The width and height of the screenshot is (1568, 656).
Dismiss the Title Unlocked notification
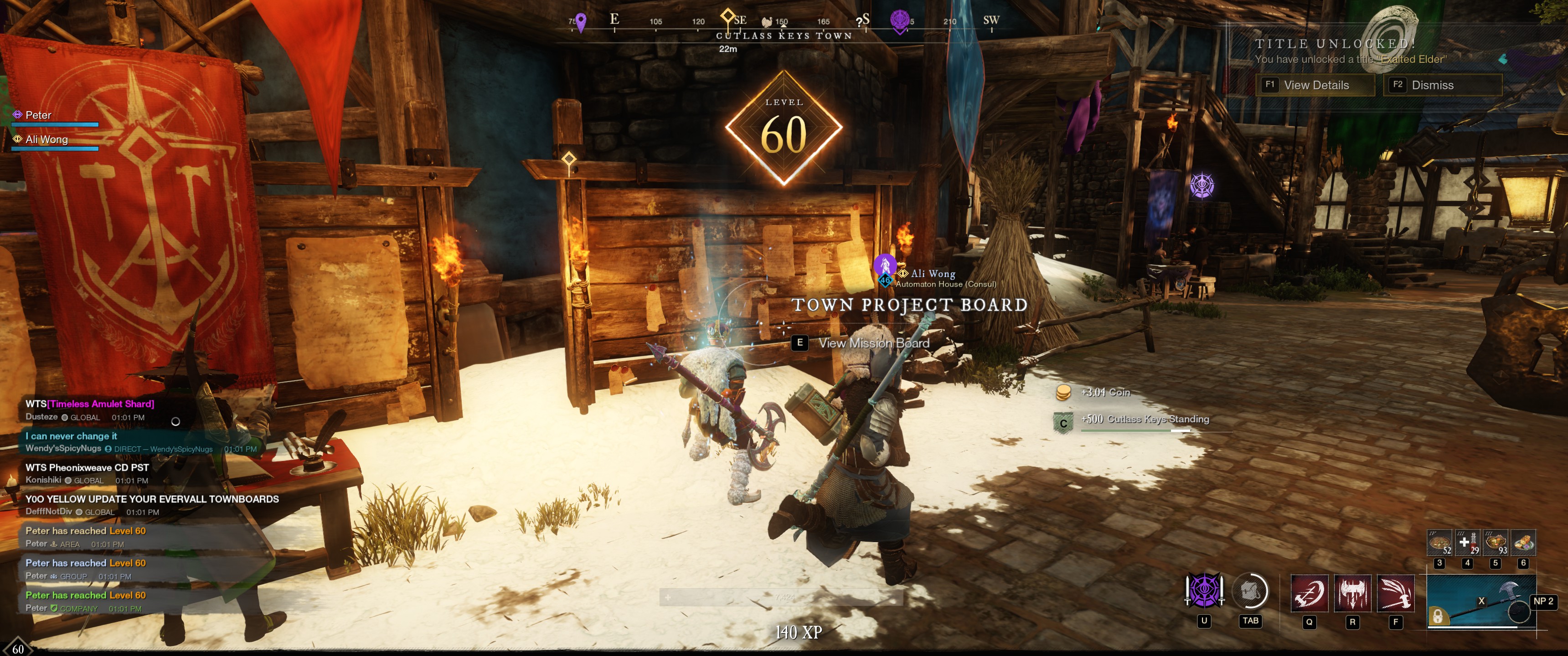tap(1443, 85)
